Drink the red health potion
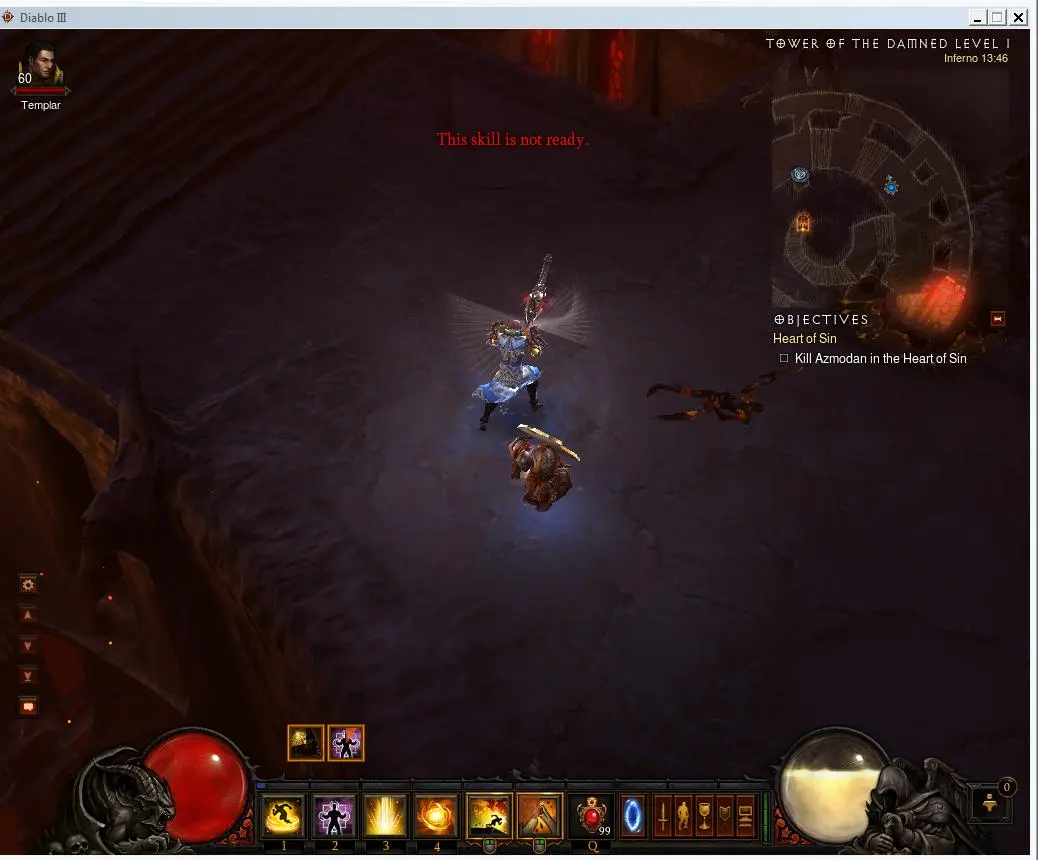Viewport: 1038px width, 860px height. click(x=591, y=816)
